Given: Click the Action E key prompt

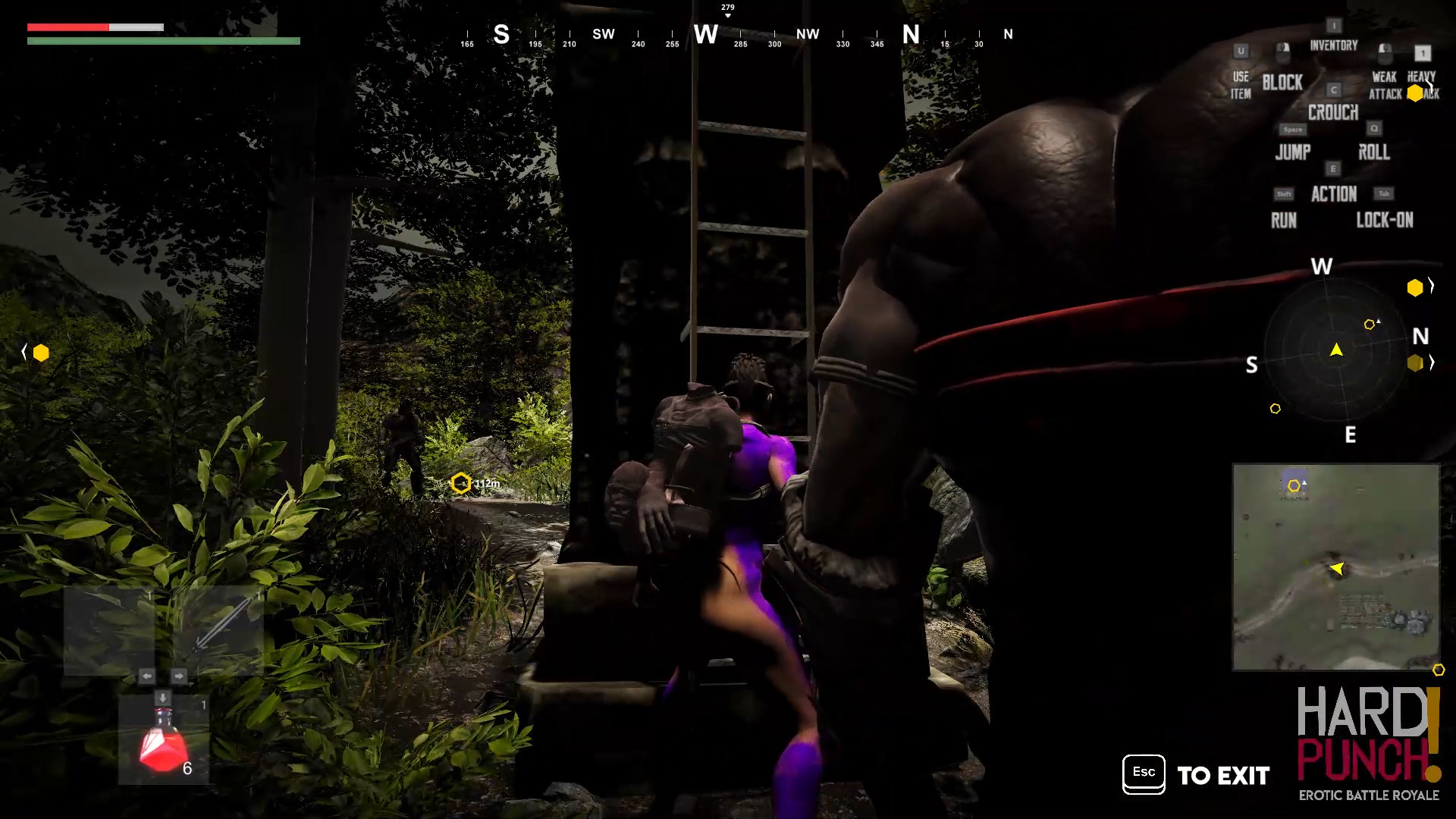Looking at the screenshot, I should 1332,168.
